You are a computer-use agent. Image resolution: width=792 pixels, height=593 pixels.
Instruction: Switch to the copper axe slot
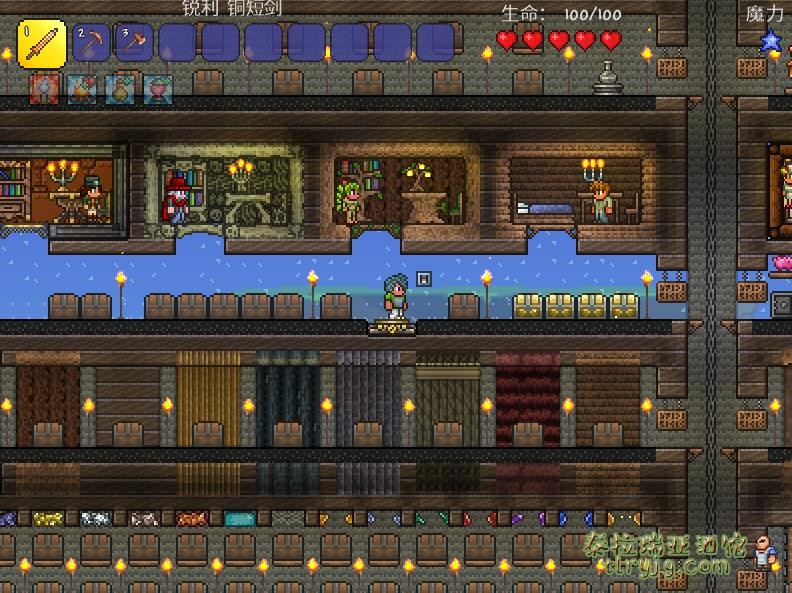[x=133, y=43]
